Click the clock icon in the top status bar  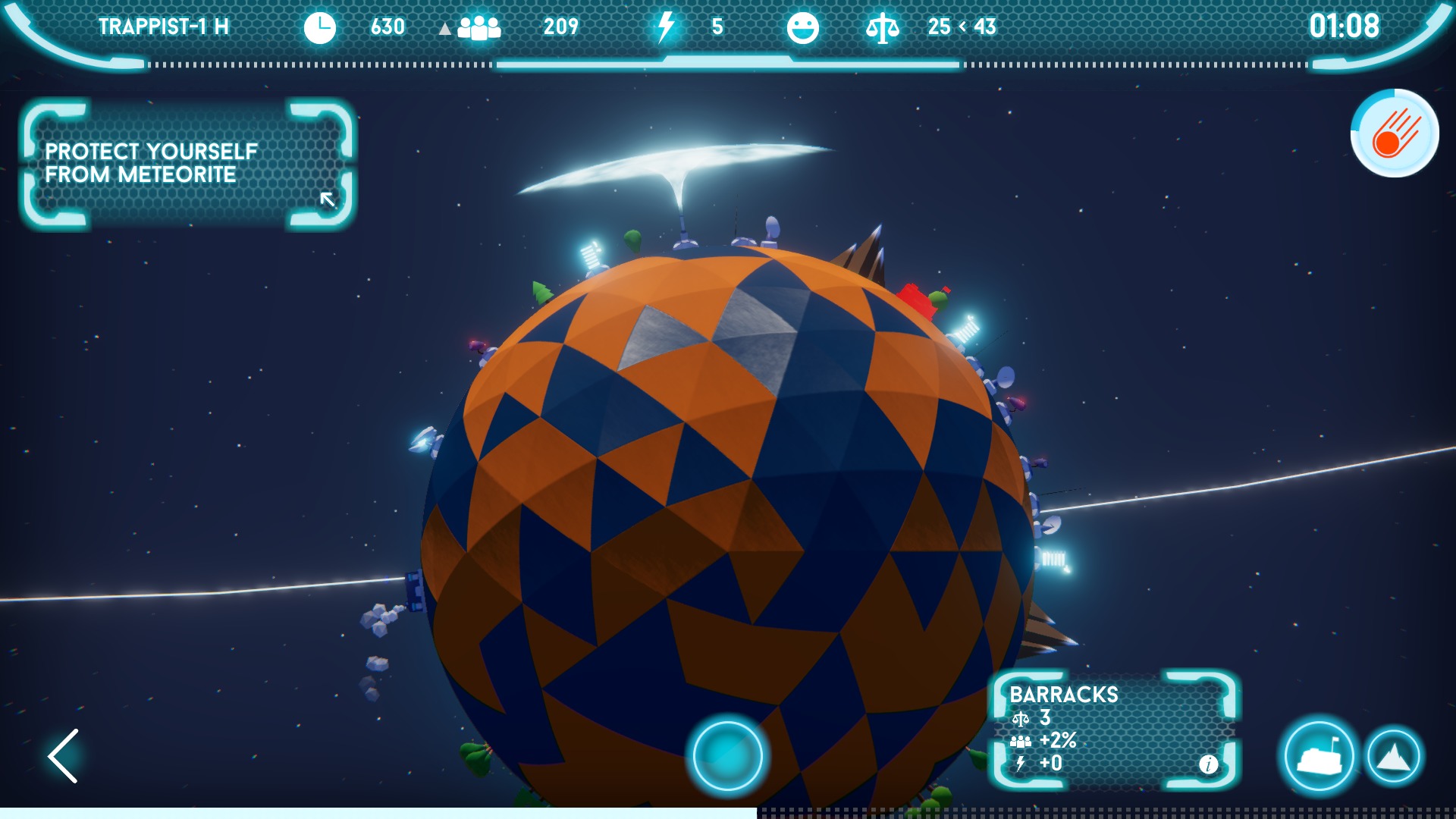click(x=319, y=27)
